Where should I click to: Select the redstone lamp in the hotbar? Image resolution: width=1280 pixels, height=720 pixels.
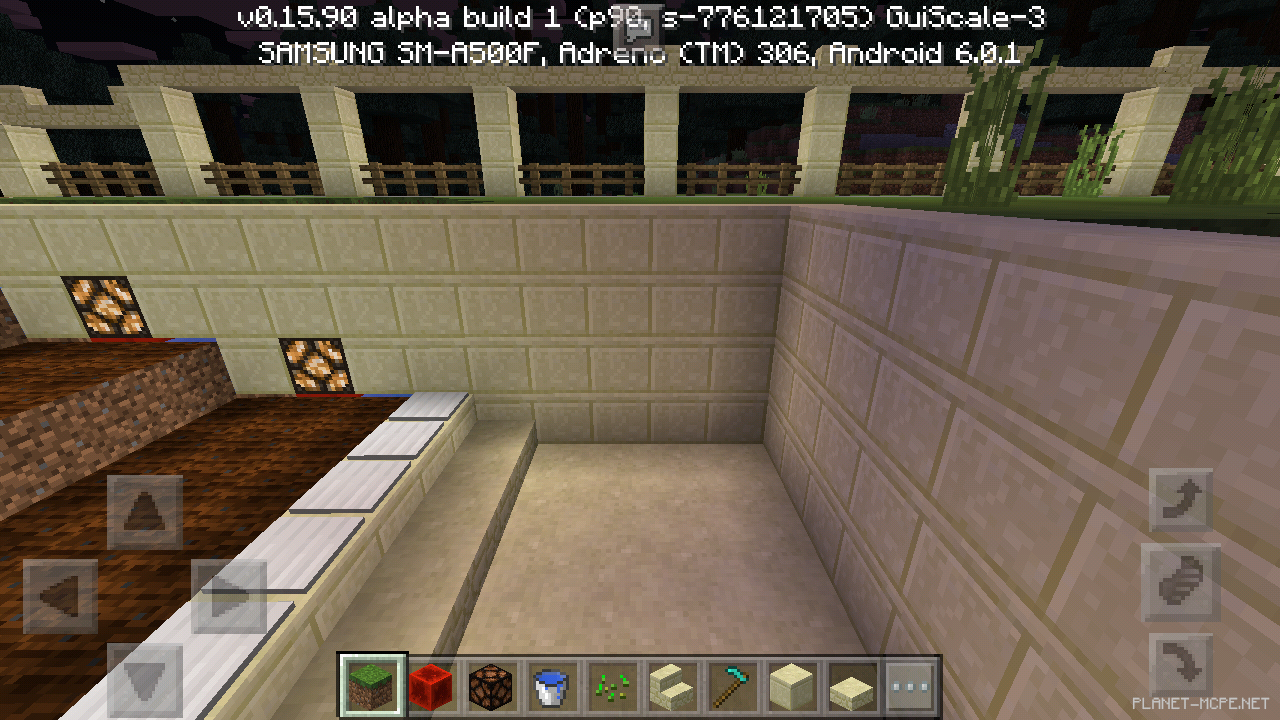coord(493,686)
